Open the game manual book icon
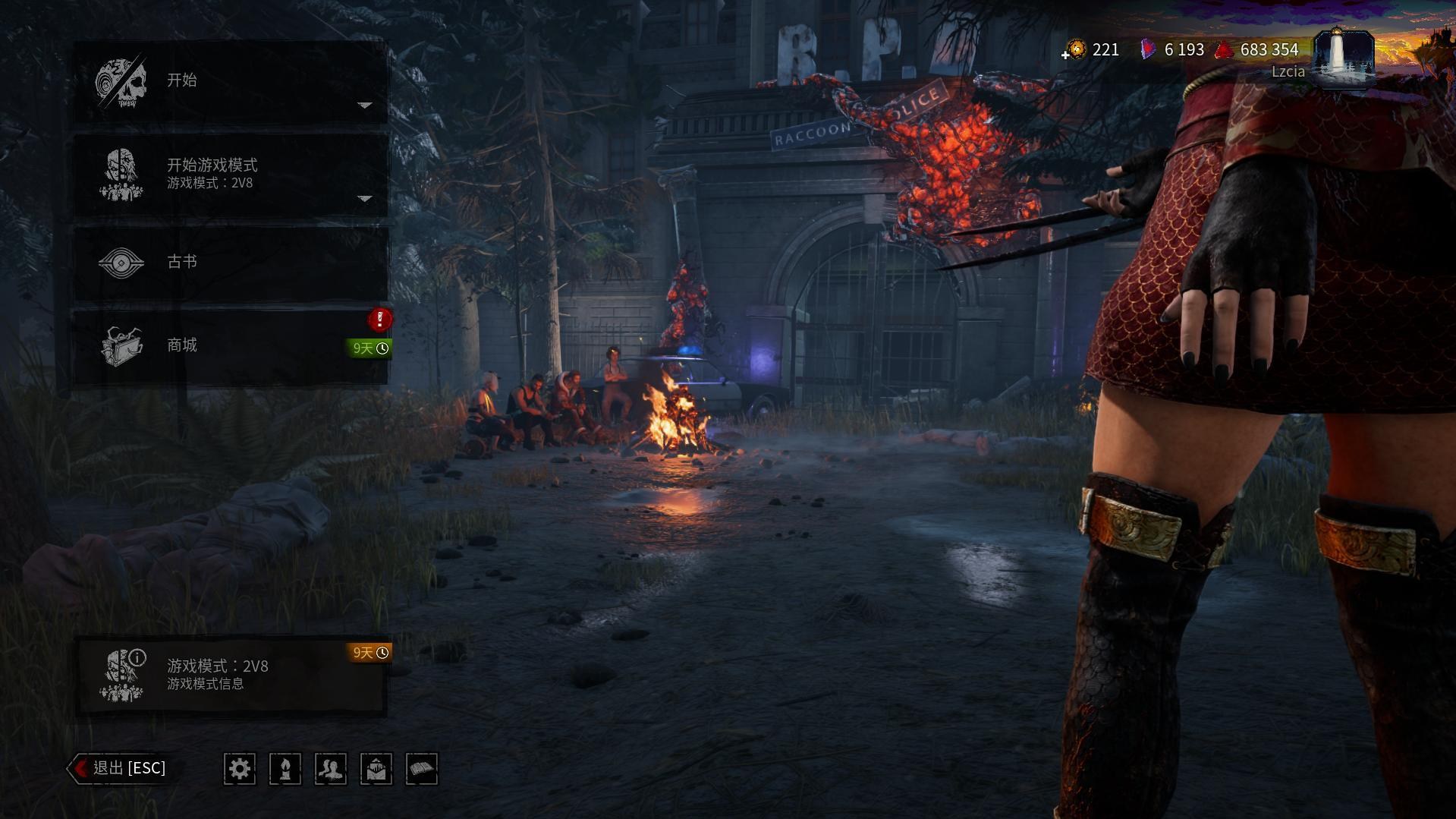The width and height of the screenshot is (1456, 819). click(x=423, y=769)
